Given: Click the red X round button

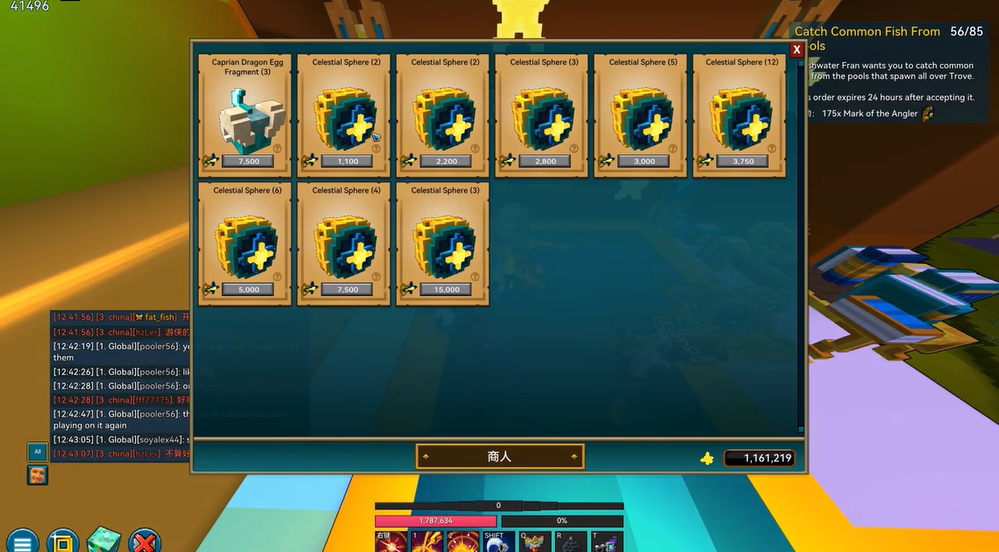Looking at the screenshot, I should point(144,541).
